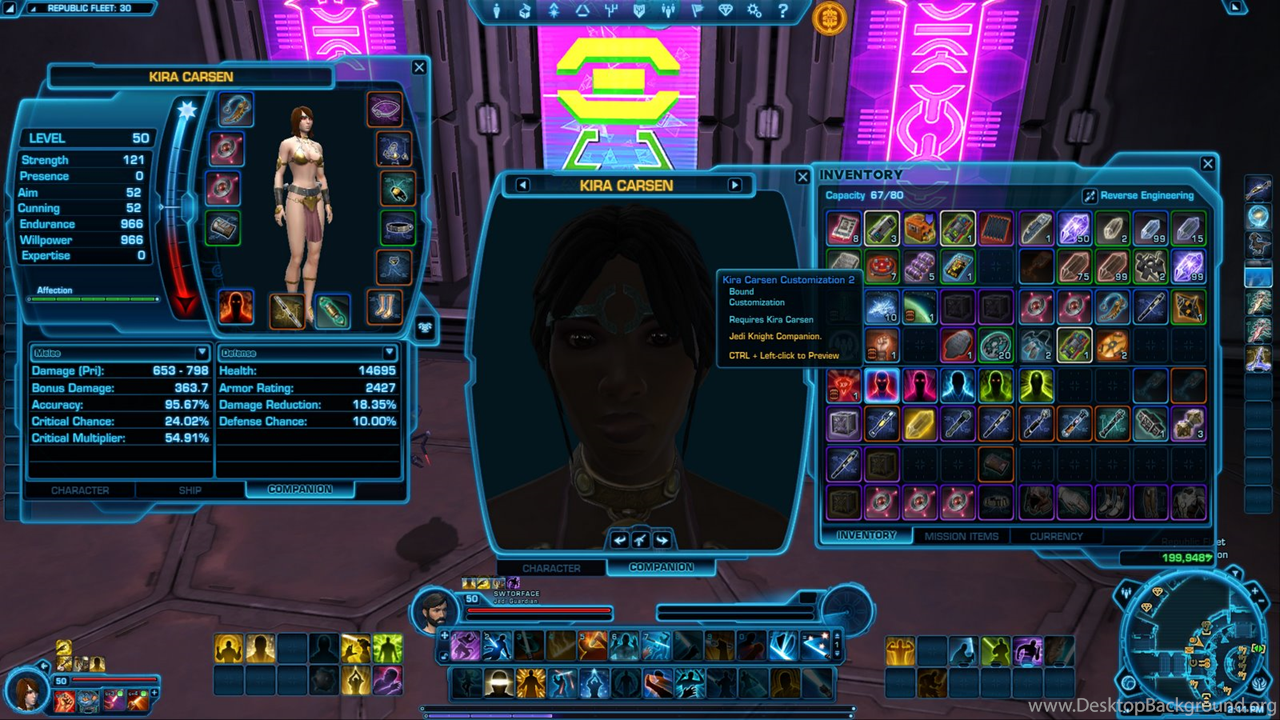Select the Inventory tab
Screen dimensions: 1280x720
pos(866,535)
